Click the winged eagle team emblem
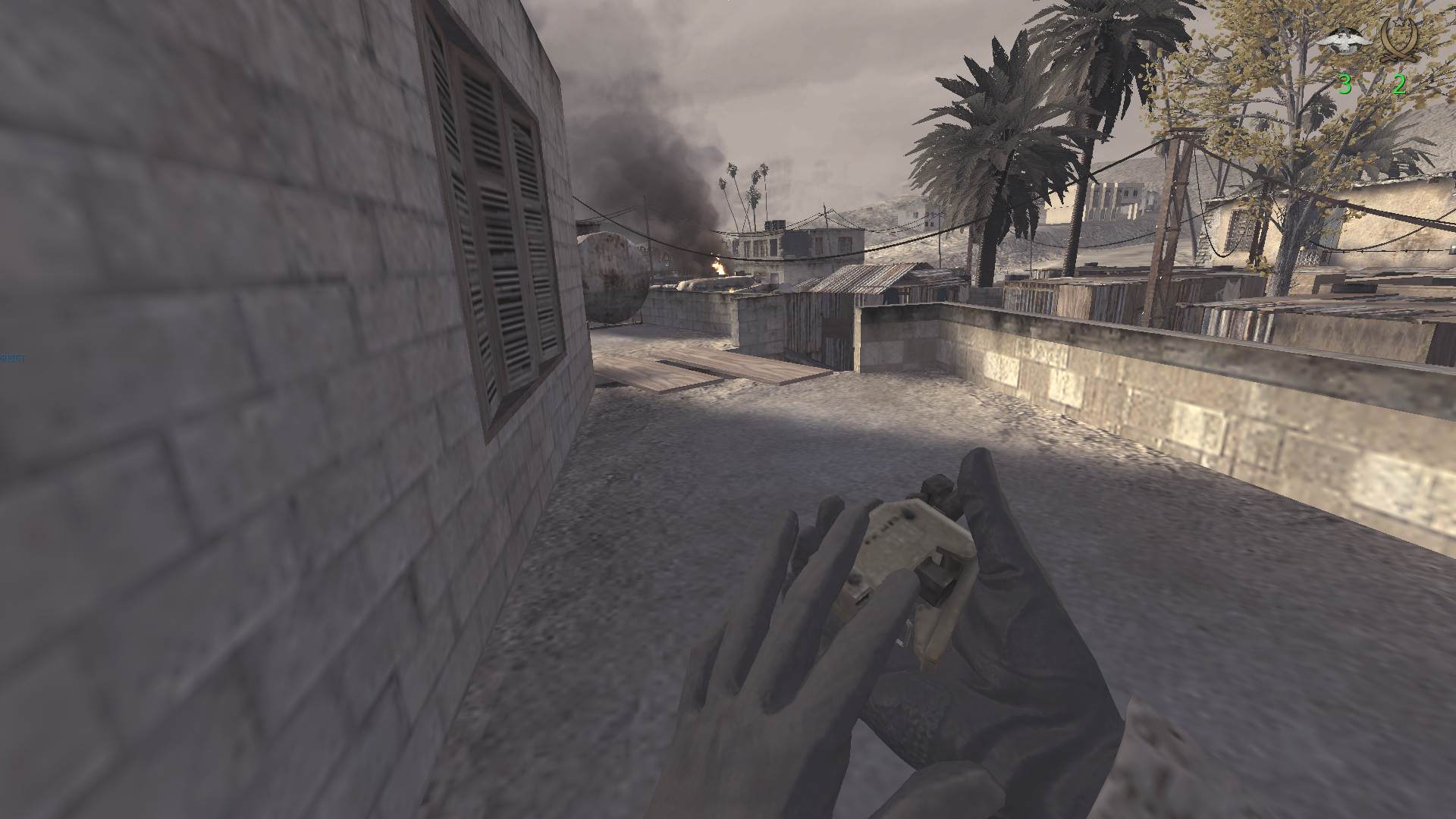 click(1344, 42)
